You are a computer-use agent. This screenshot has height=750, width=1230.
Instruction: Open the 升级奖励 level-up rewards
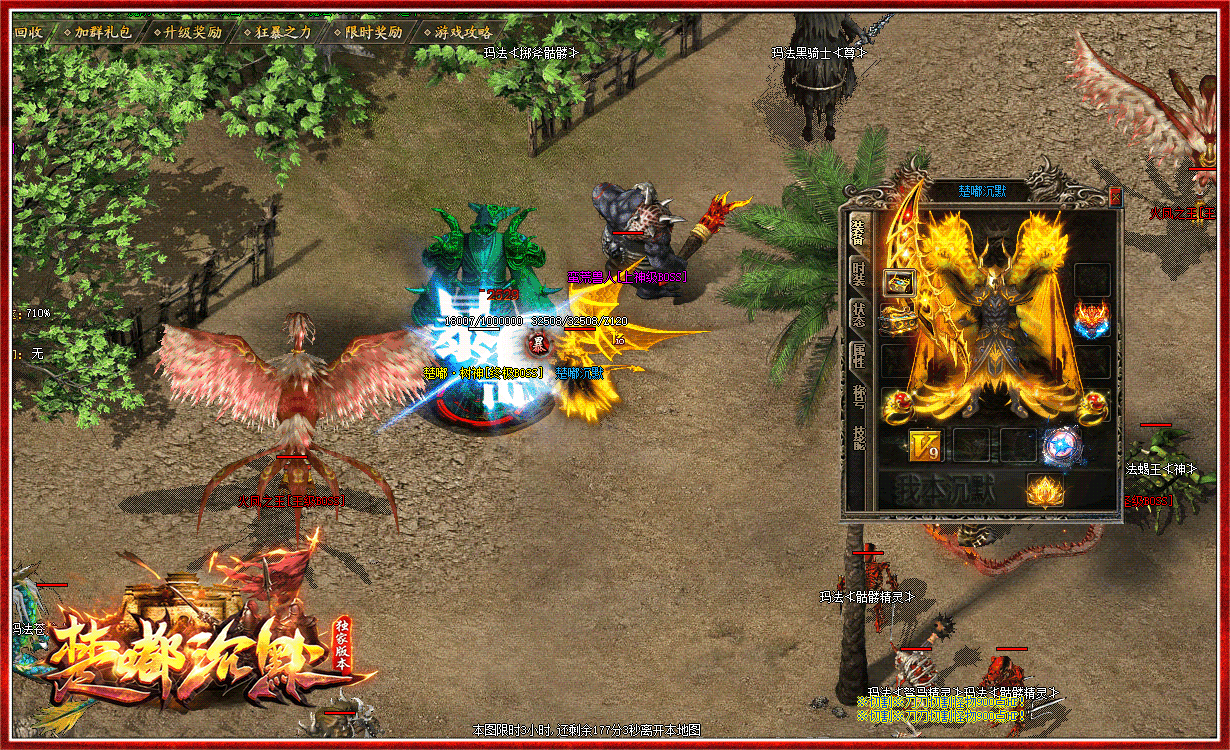pos(189,32)
